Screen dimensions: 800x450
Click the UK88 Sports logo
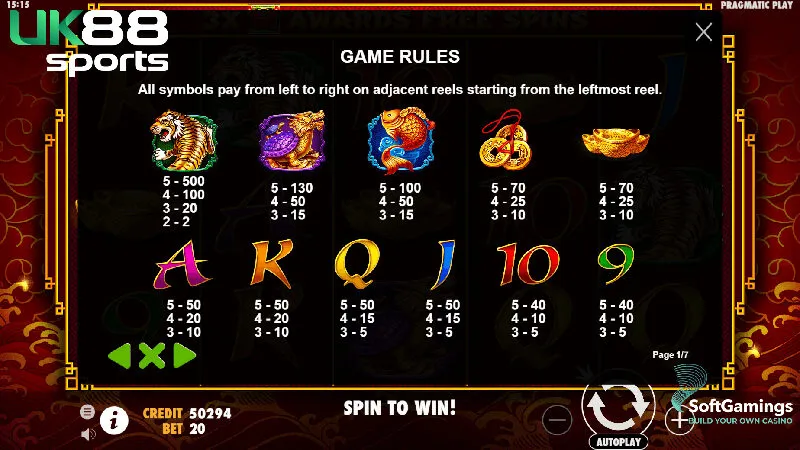(x=88, y=42)
